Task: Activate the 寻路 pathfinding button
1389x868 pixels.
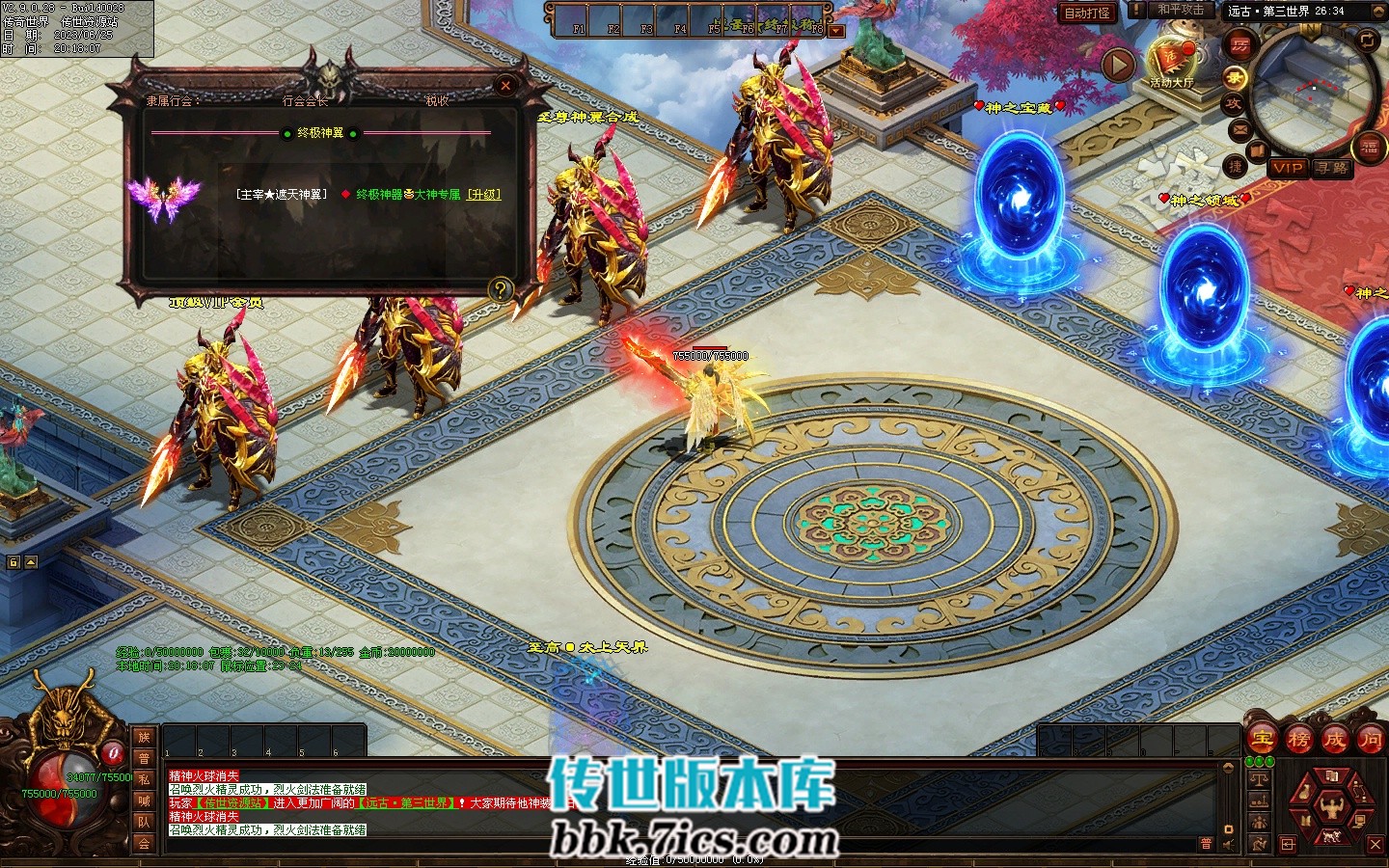Action: tap(1332, 168)
